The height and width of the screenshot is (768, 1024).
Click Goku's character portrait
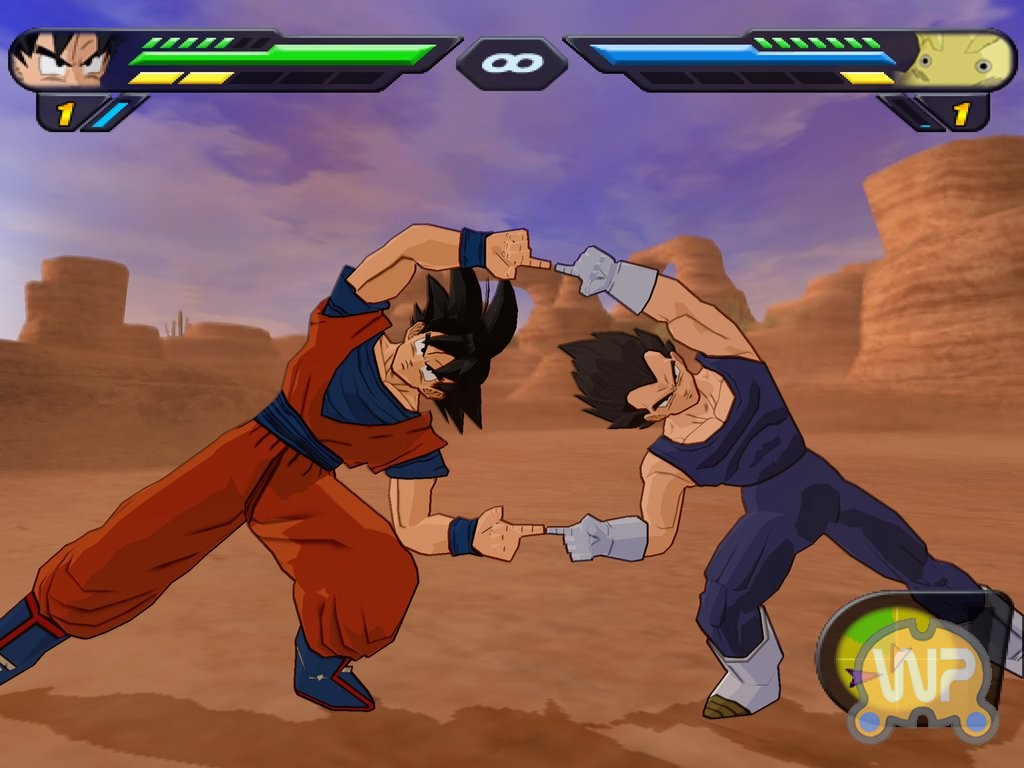[x=66, y=61]
